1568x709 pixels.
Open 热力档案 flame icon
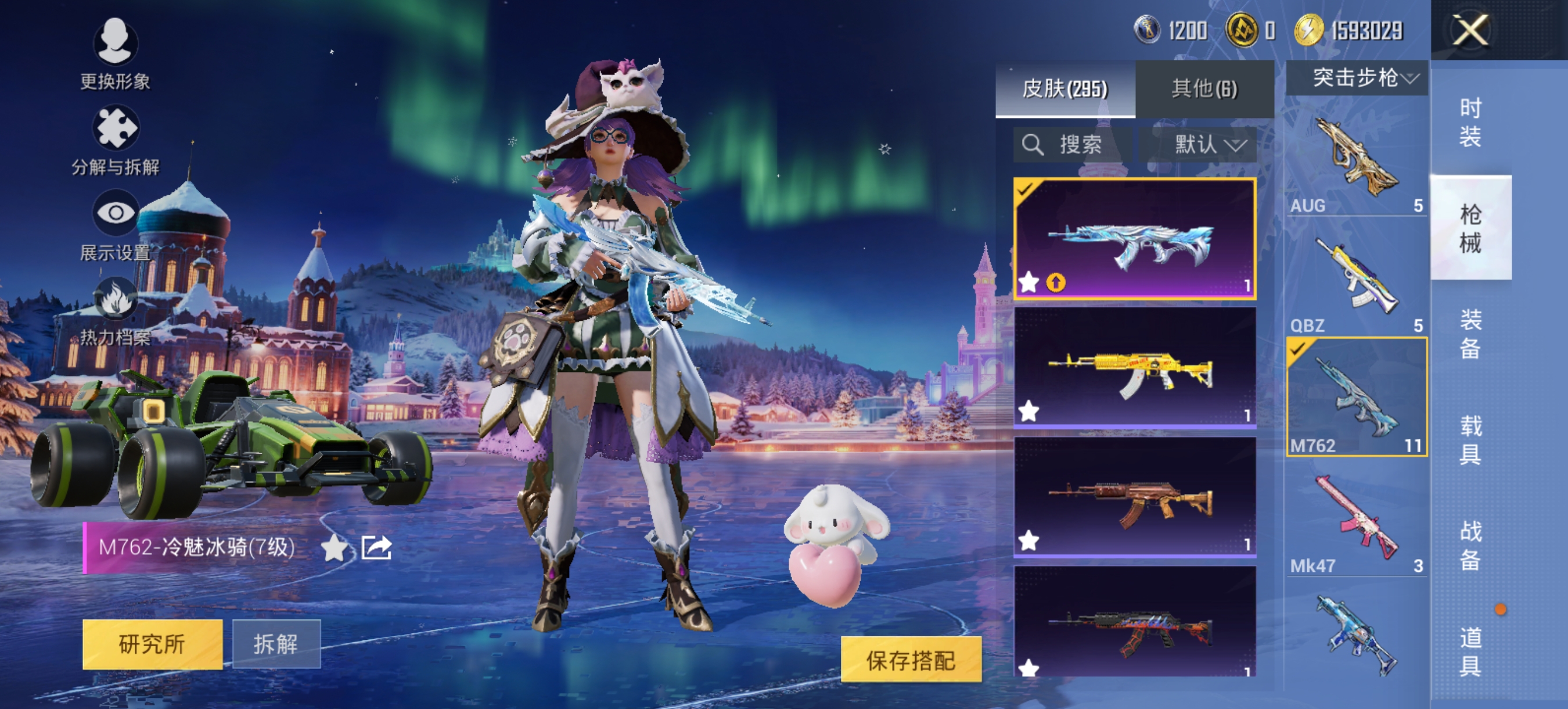115,299
